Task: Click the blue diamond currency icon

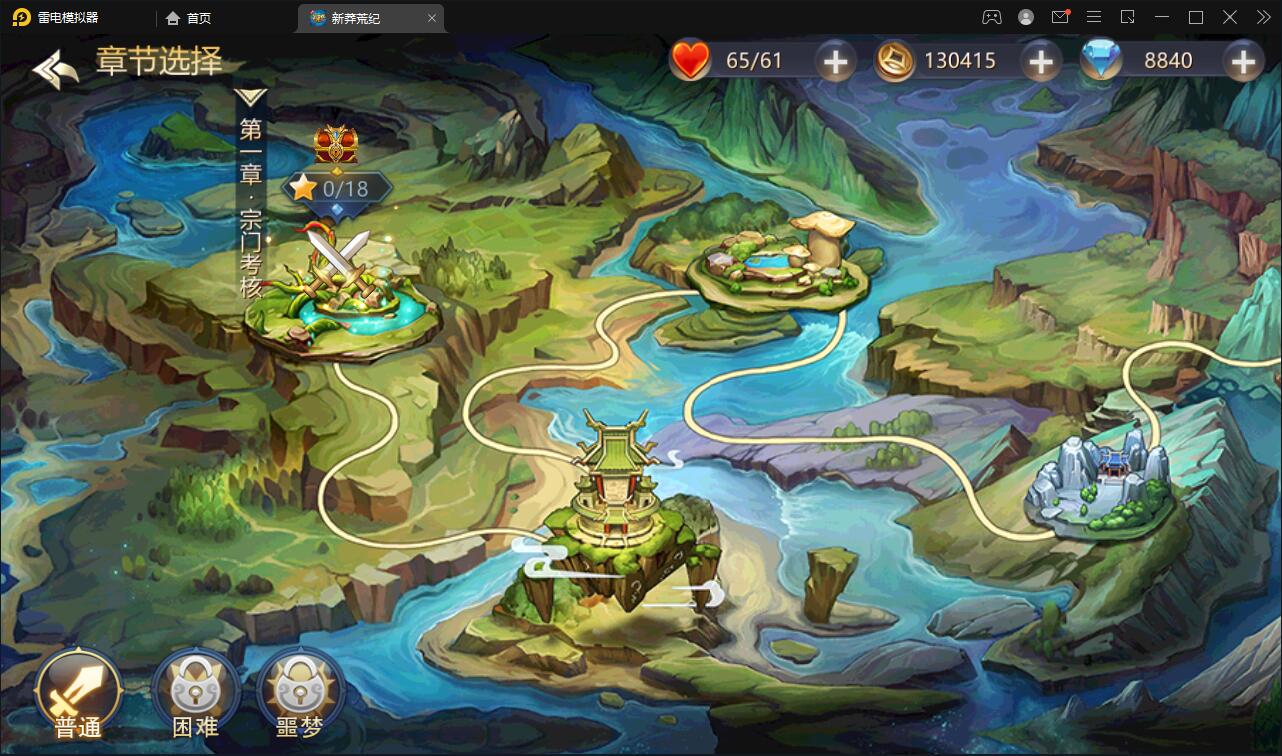Action: [x=1100, y=60]
